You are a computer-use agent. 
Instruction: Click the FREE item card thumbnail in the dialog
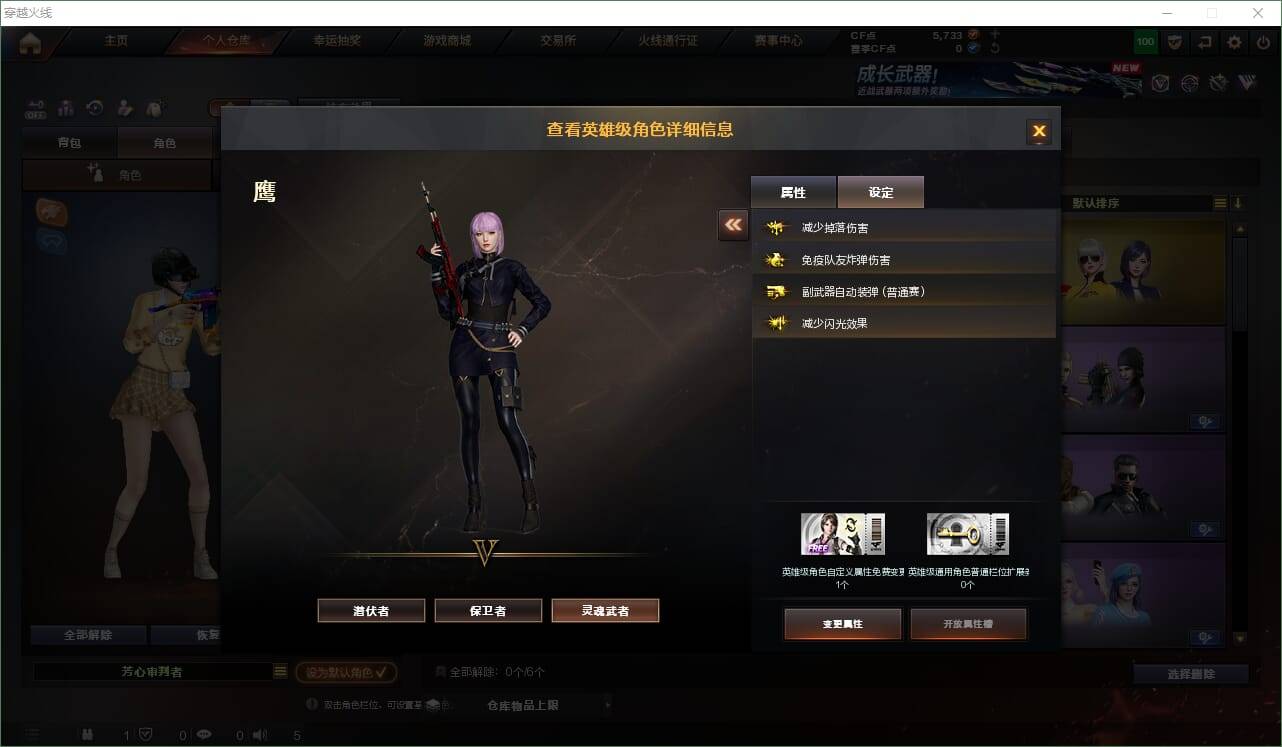coord(843,532)
